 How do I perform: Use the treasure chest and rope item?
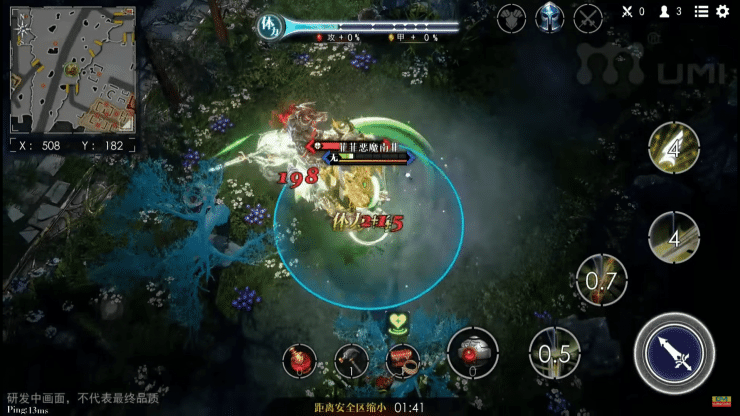pyautogui.click(x=402, y=358)
